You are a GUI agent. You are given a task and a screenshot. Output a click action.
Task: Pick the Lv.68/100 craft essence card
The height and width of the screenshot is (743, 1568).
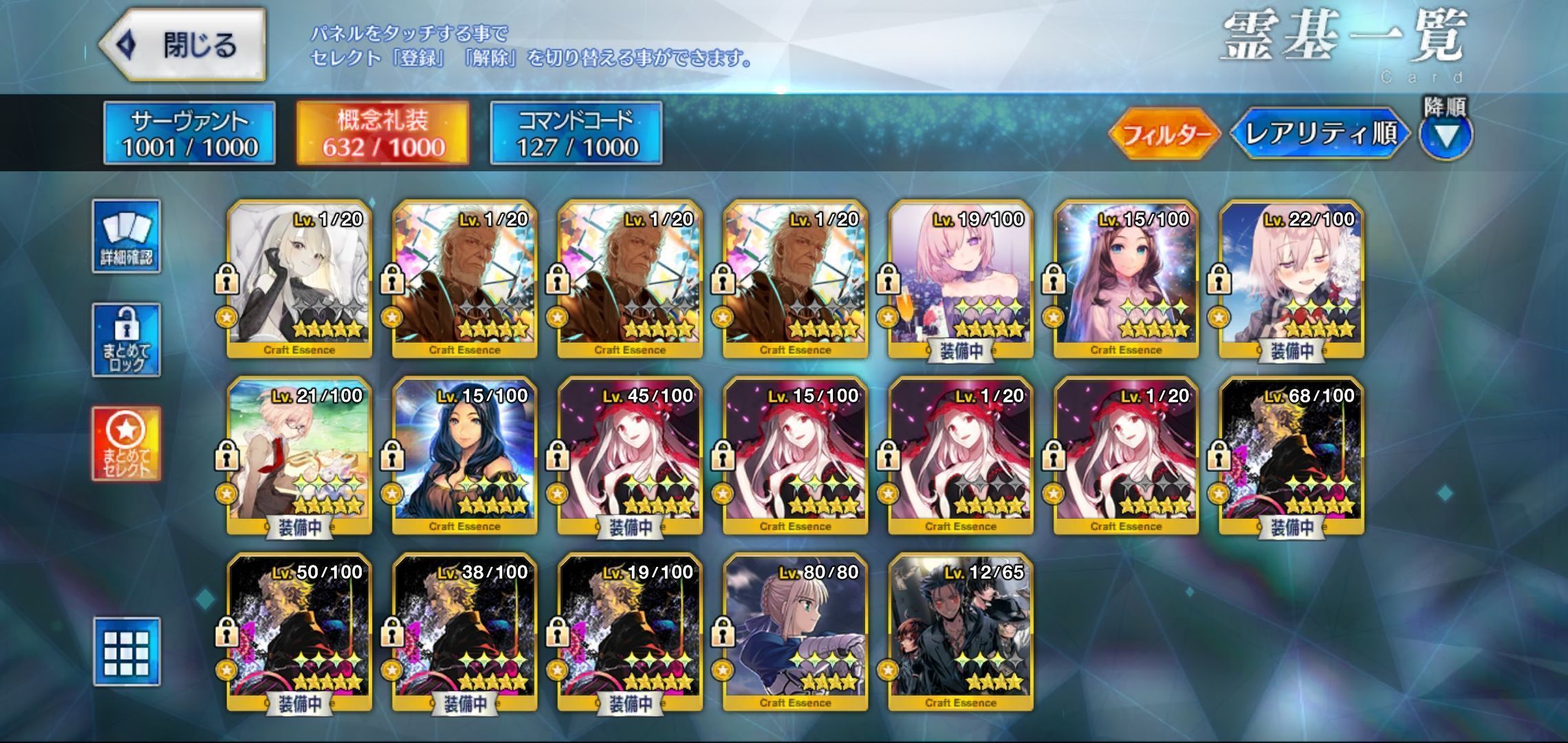pyautogui.click(x=1291, y=455)
